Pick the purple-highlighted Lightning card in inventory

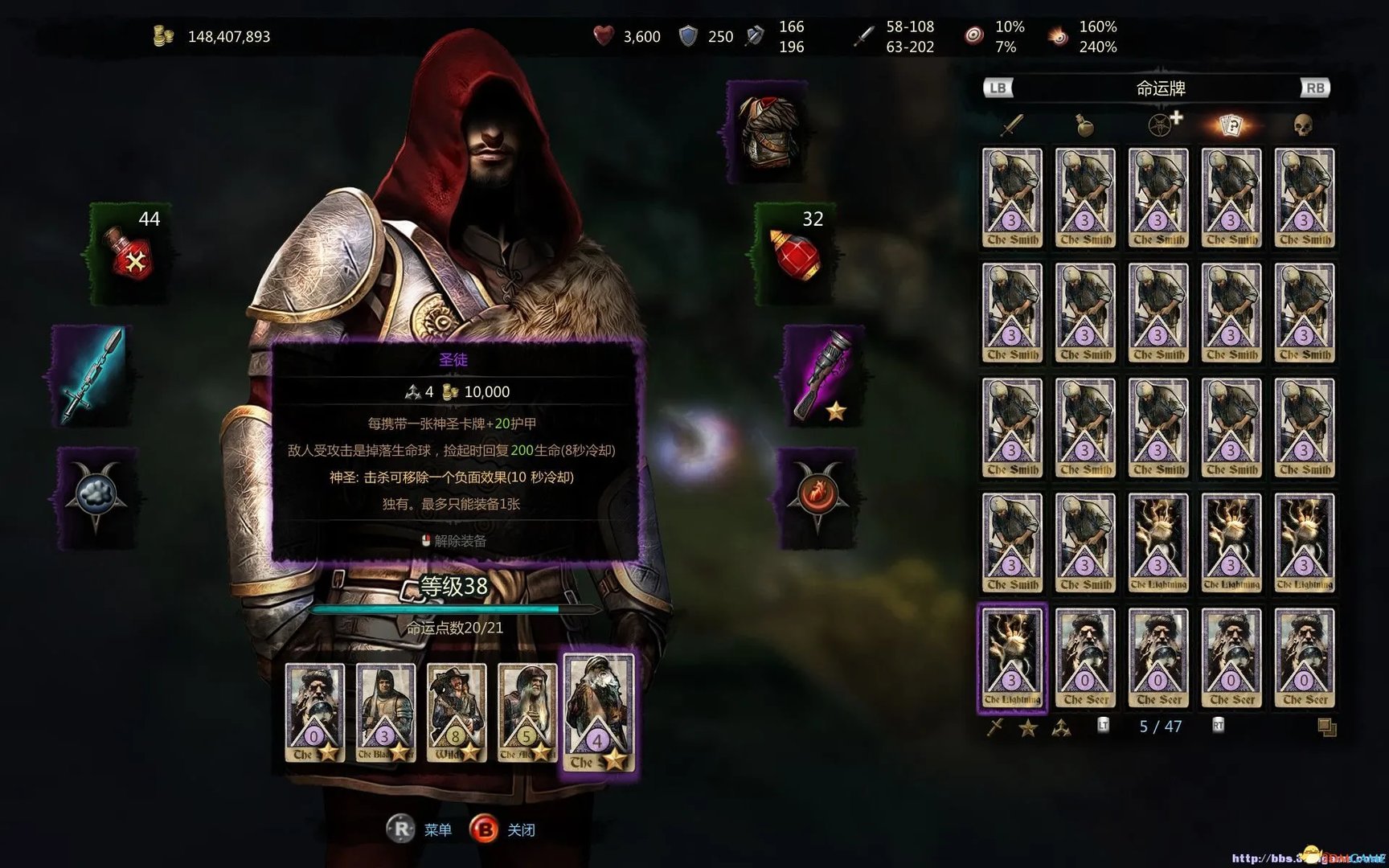tap(1012, 657)
